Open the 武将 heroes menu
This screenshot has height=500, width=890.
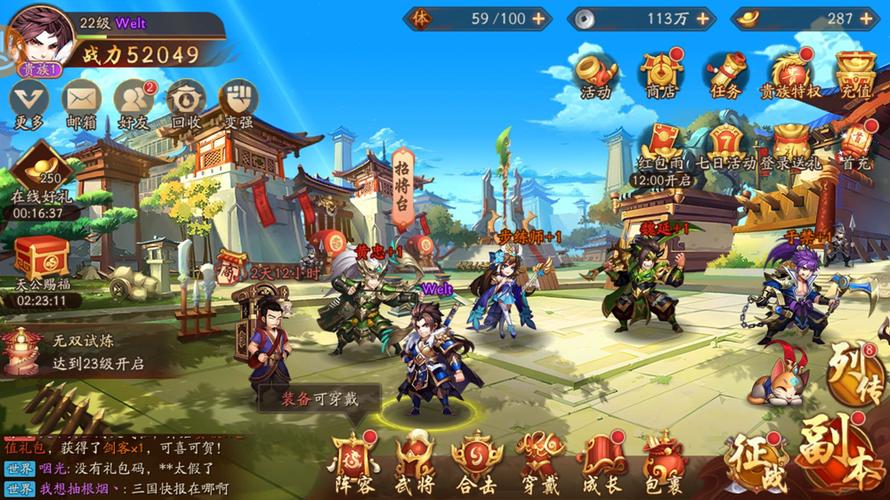(413, 462)
